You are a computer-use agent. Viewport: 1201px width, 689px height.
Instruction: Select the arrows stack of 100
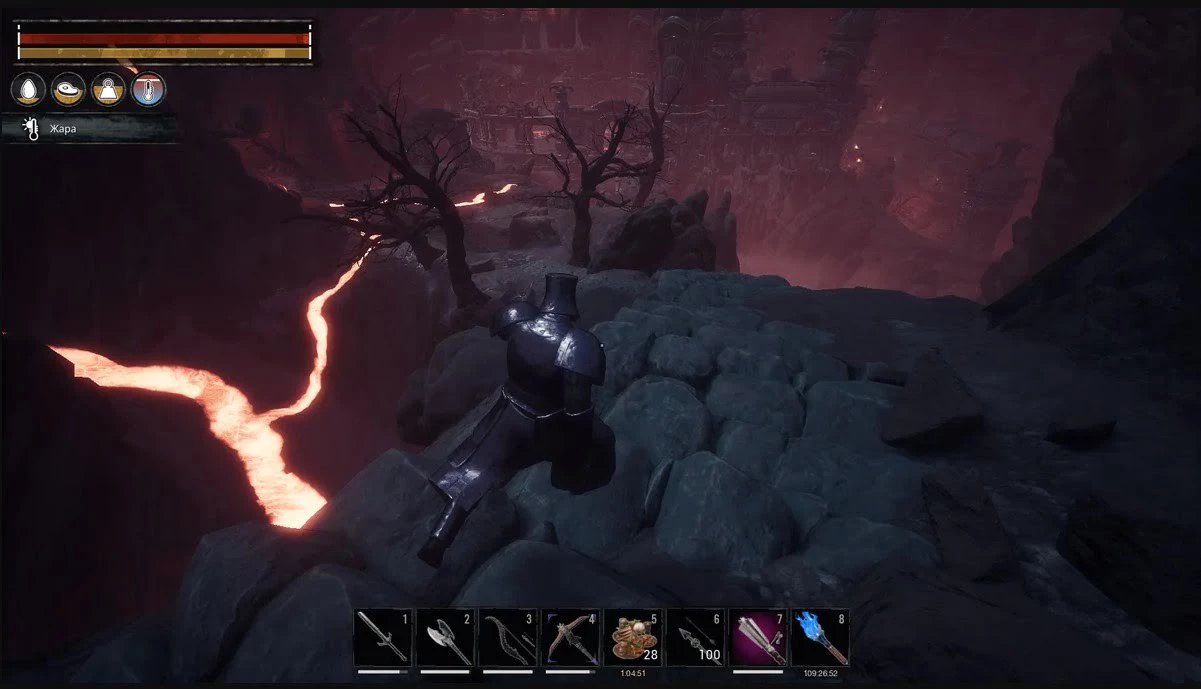(x=695, y=637)
